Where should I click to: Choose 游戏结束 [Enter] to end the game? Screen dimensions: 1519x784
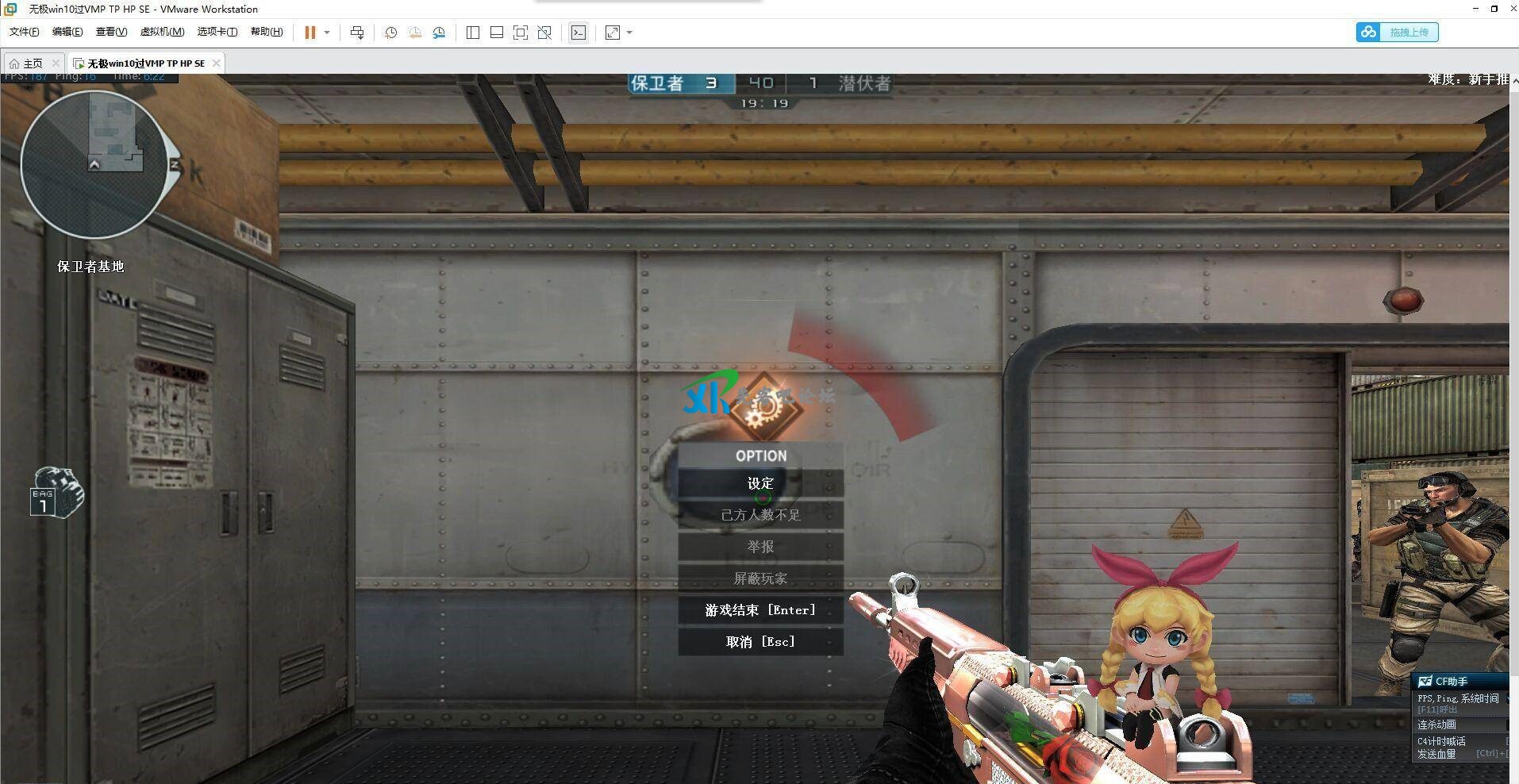[x=759, y=609]
